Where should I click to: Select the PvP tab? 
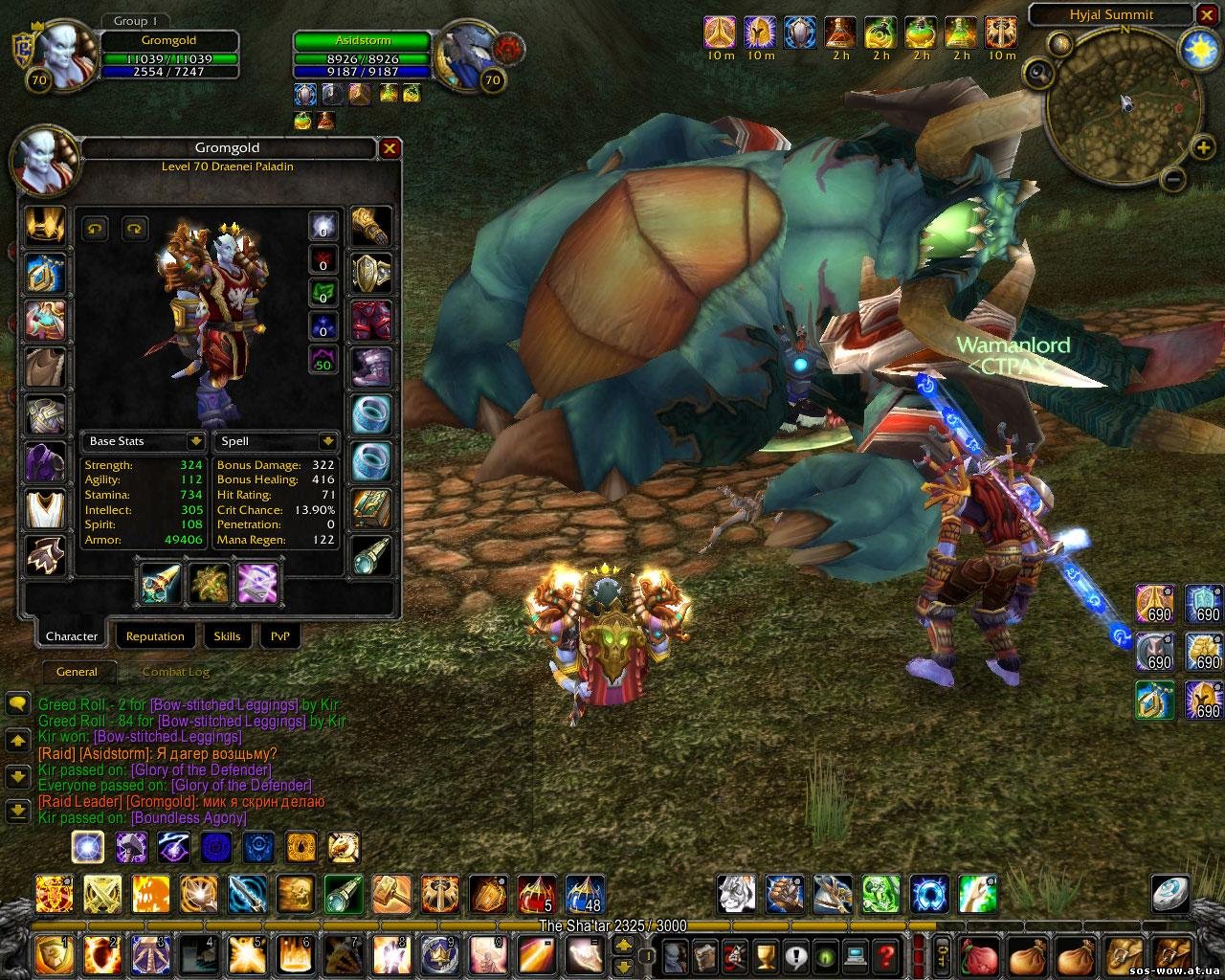point(279,636)
